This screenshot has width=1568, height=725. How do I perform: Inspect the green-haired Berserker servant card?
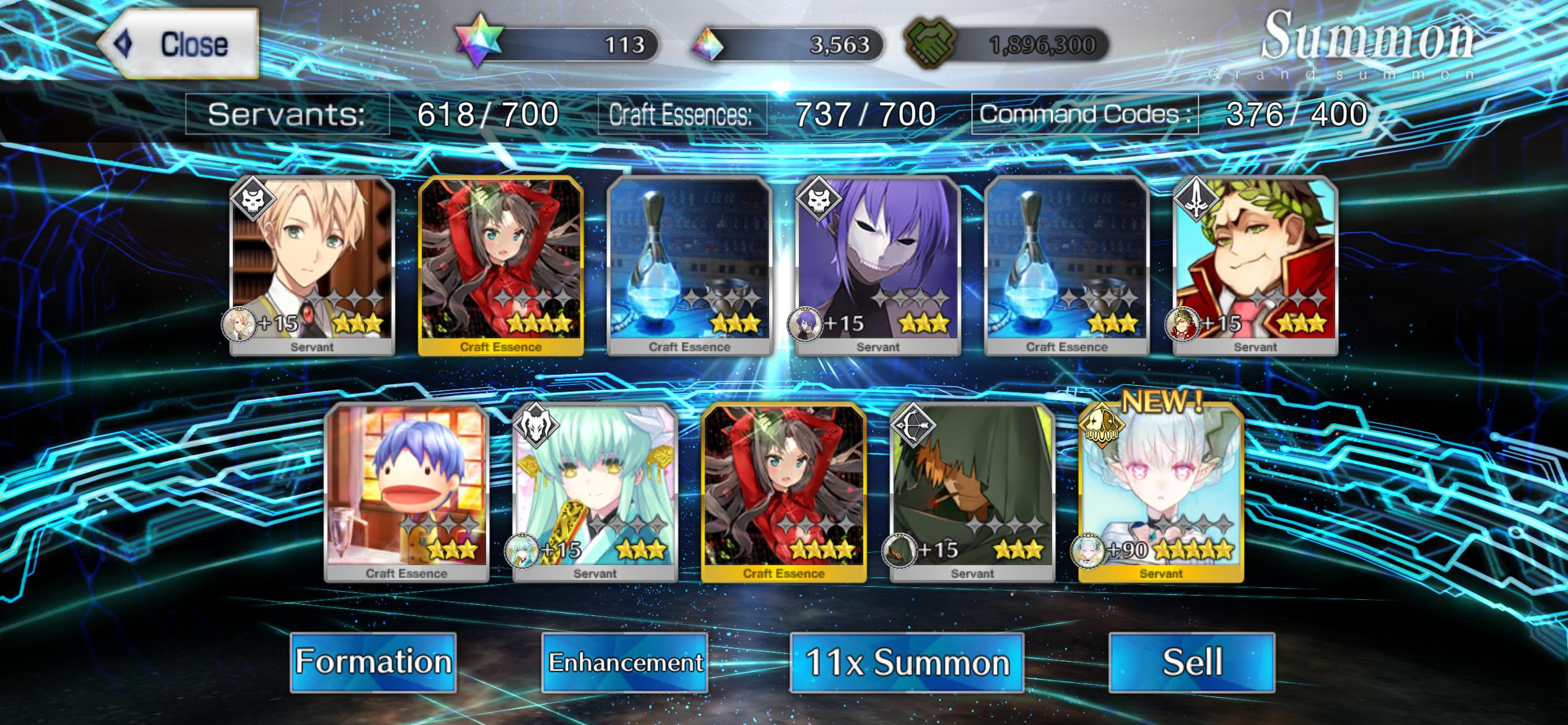[595, 493]
